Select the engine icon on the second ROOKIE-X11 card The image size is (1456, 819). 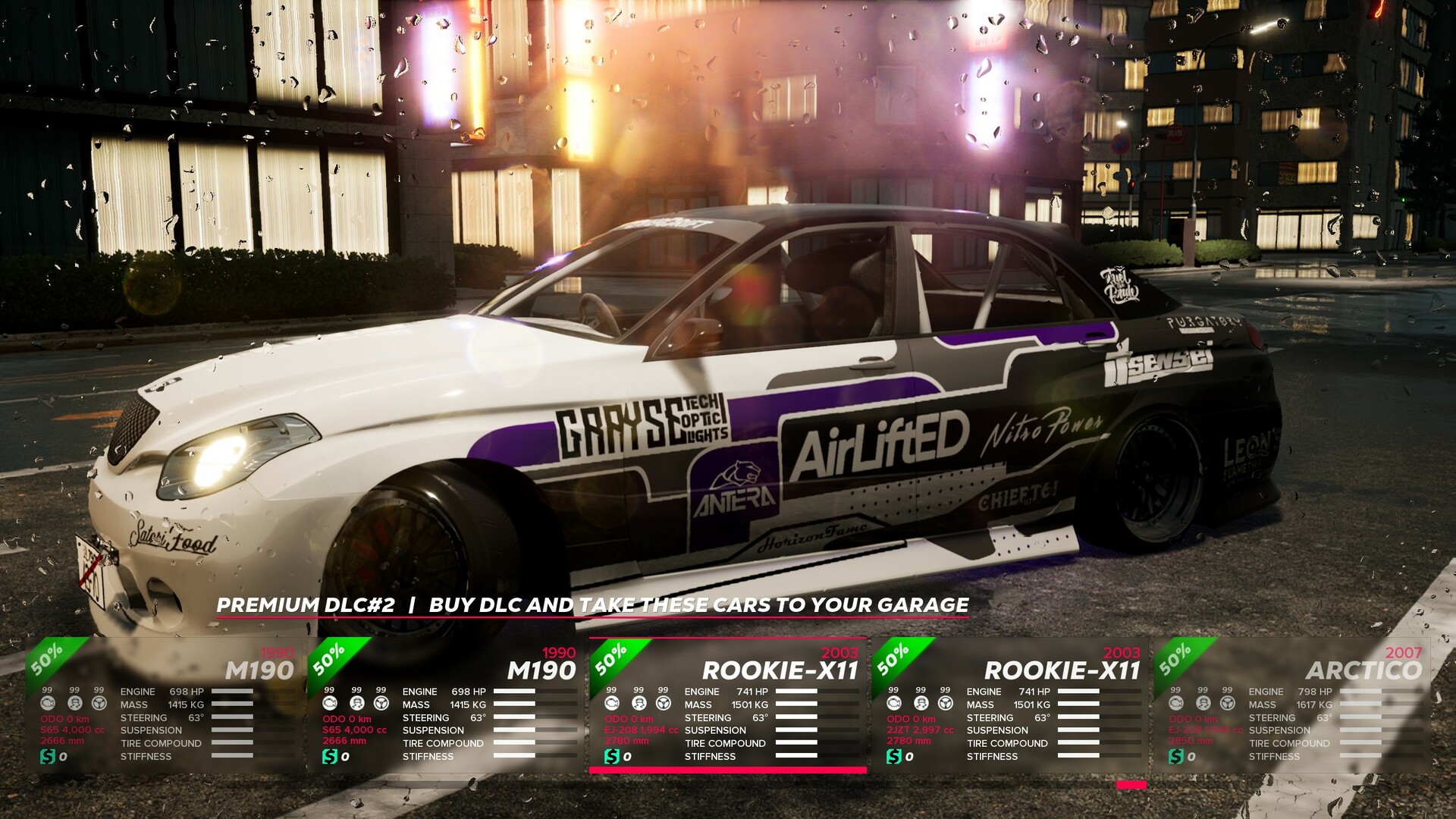[x=894, y=704]
